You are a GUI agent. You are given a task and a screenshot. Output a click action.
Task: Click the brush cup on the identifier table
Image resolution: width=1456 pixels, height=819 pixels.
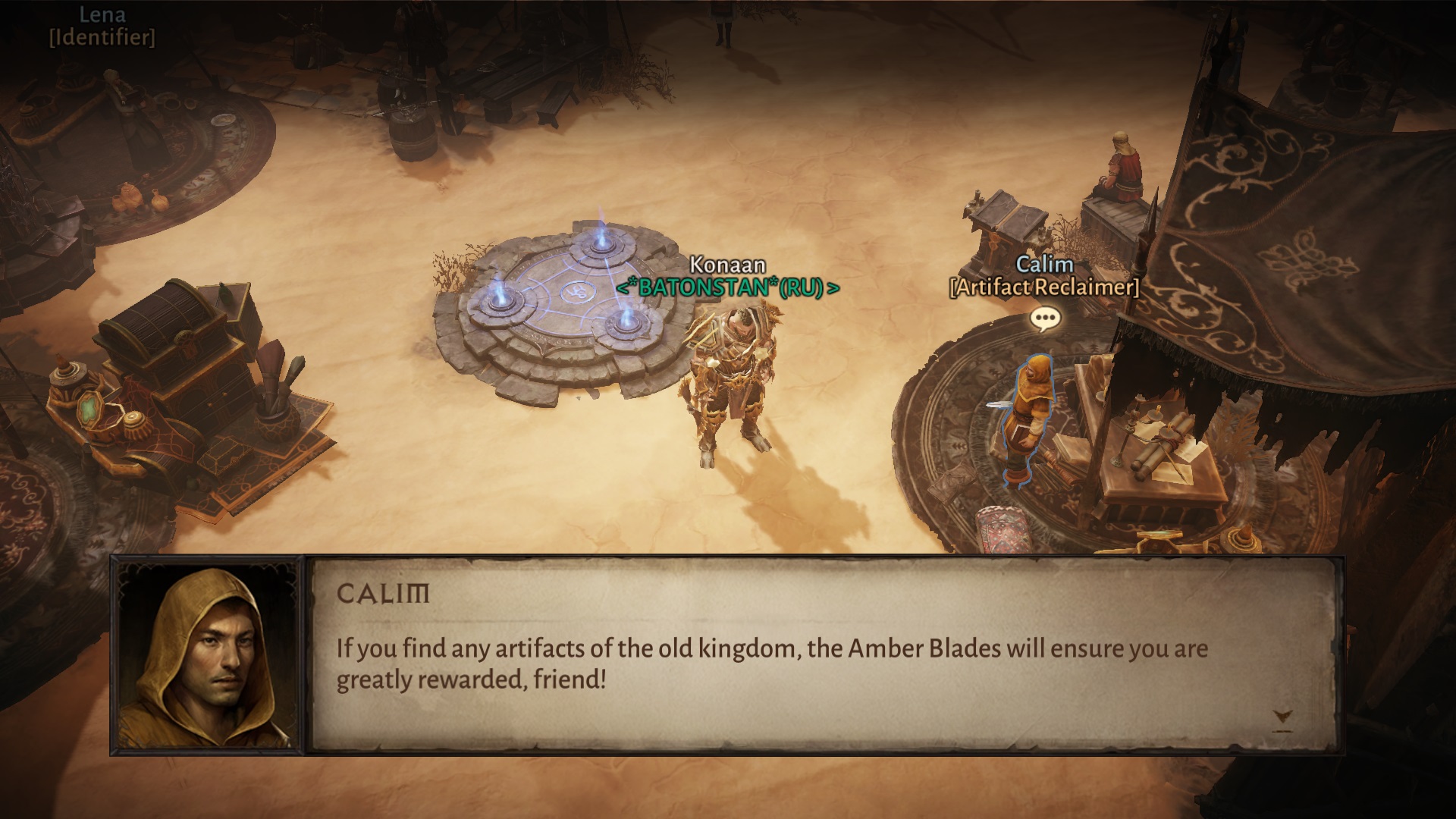pyautogui.click(x=273, y=413)
